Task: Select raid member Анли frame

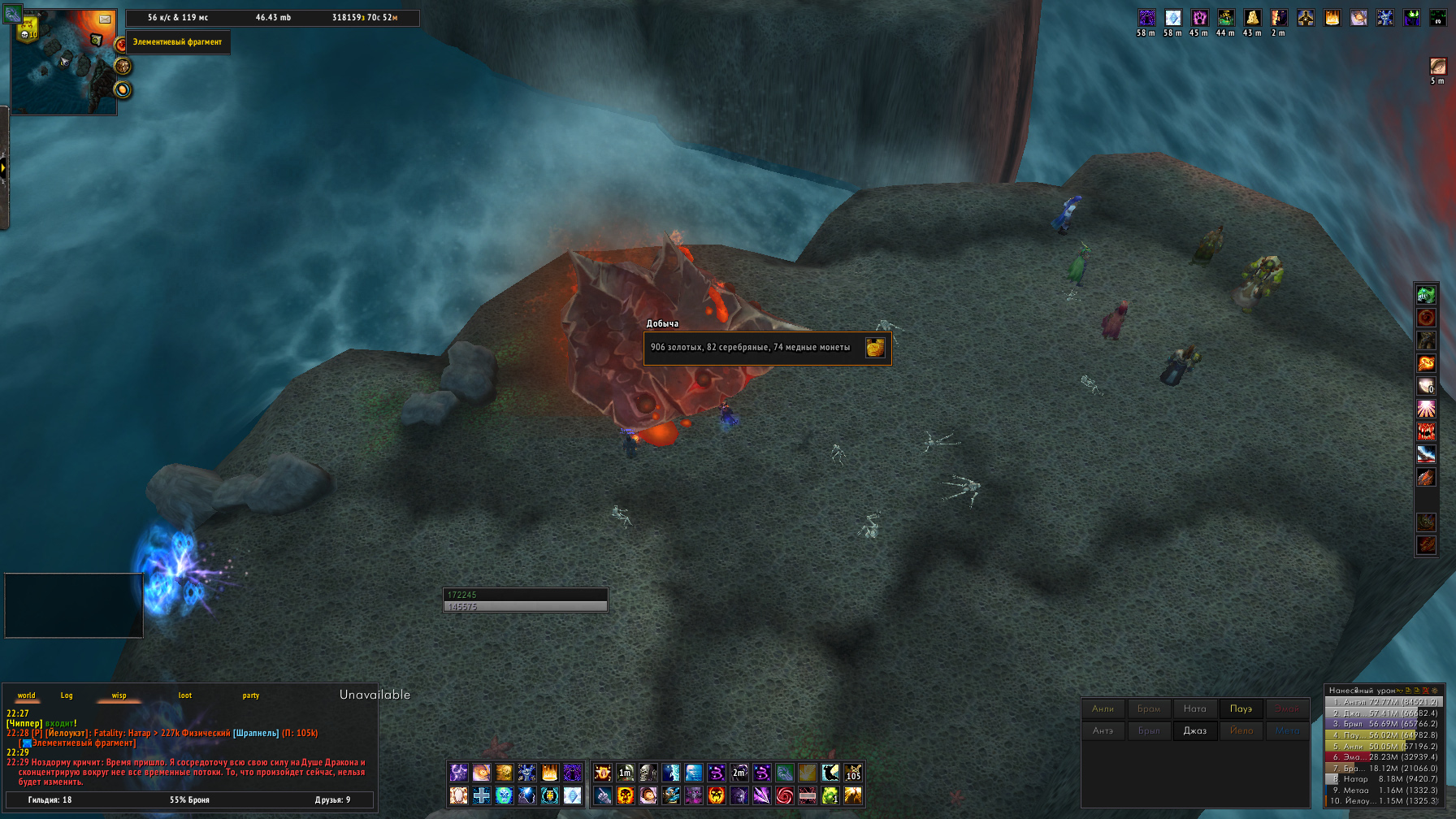Action: [1103, 708]
